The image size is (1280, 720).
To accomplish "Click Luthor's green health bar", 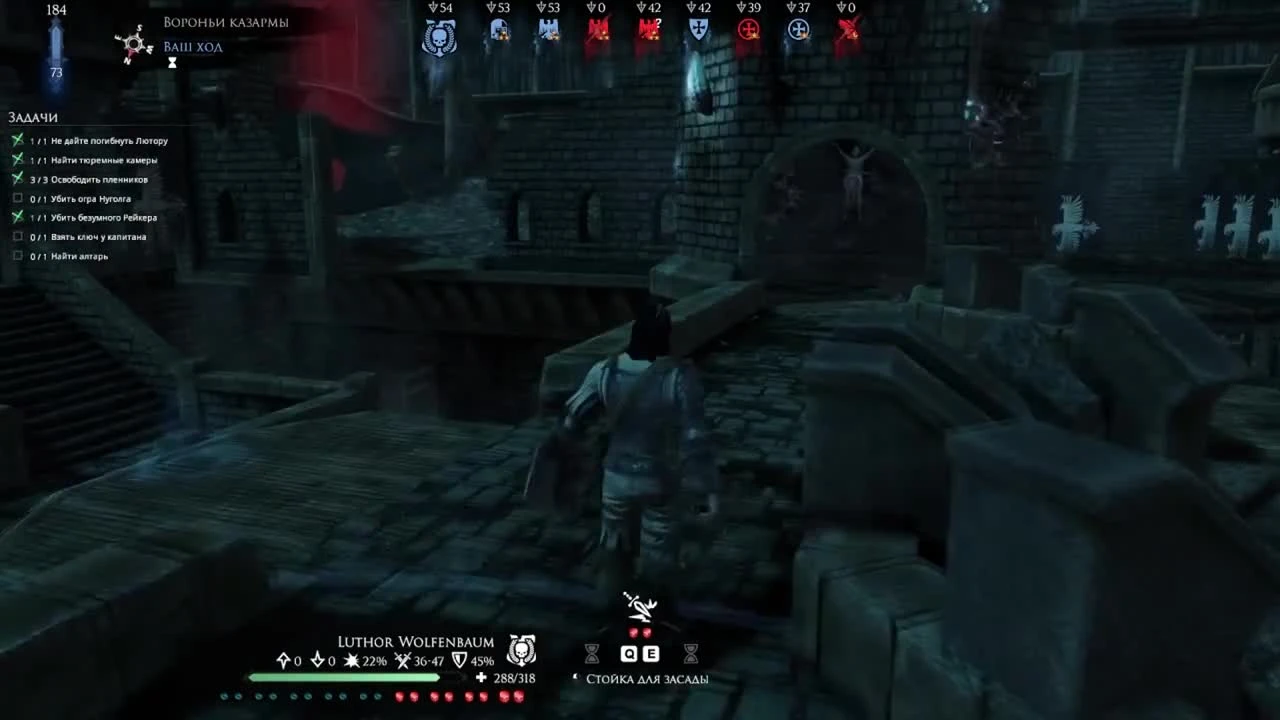I will pos(344,677).
